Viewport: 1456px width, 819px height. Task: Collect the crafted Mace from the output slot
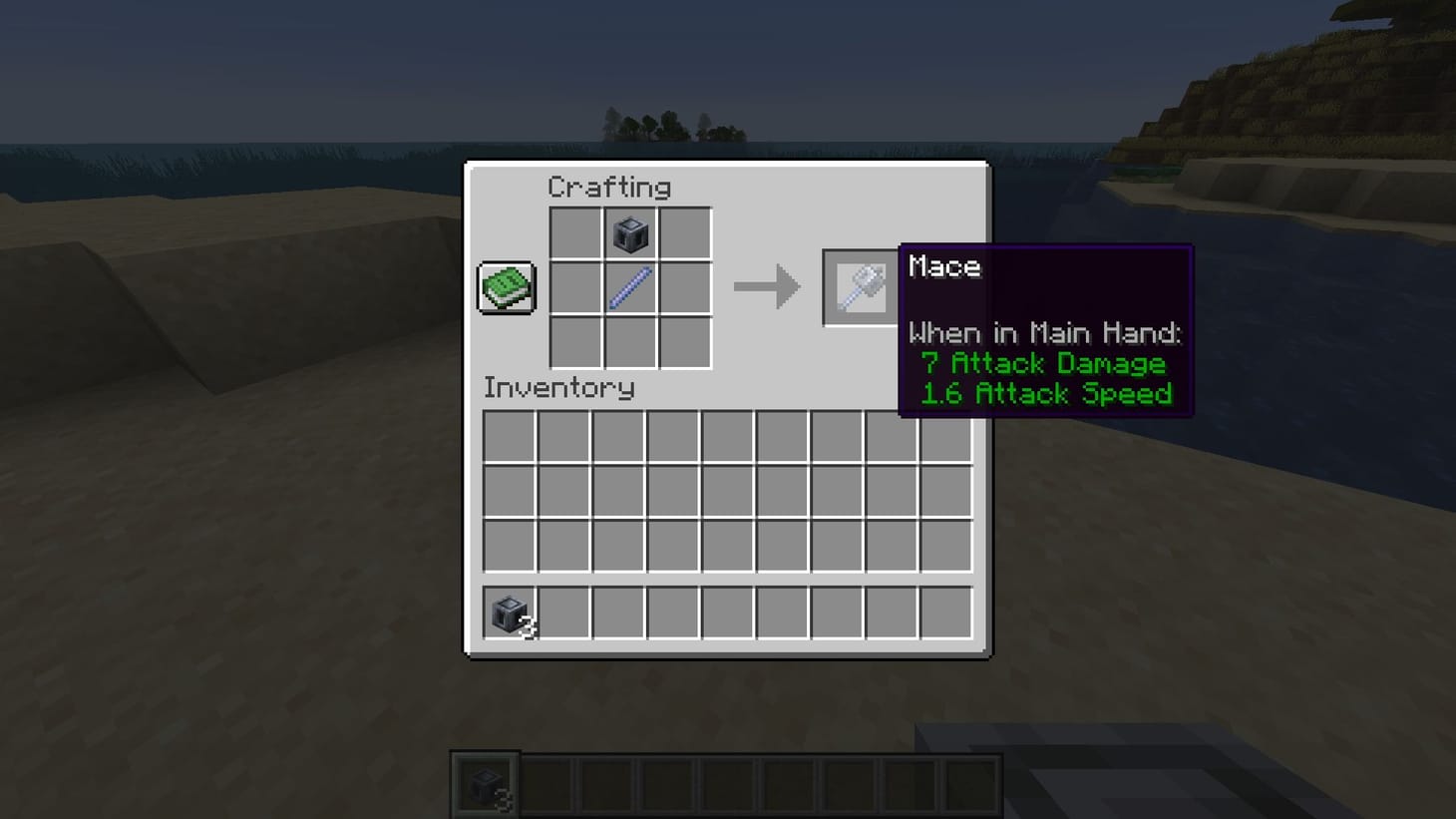[862, 286]
